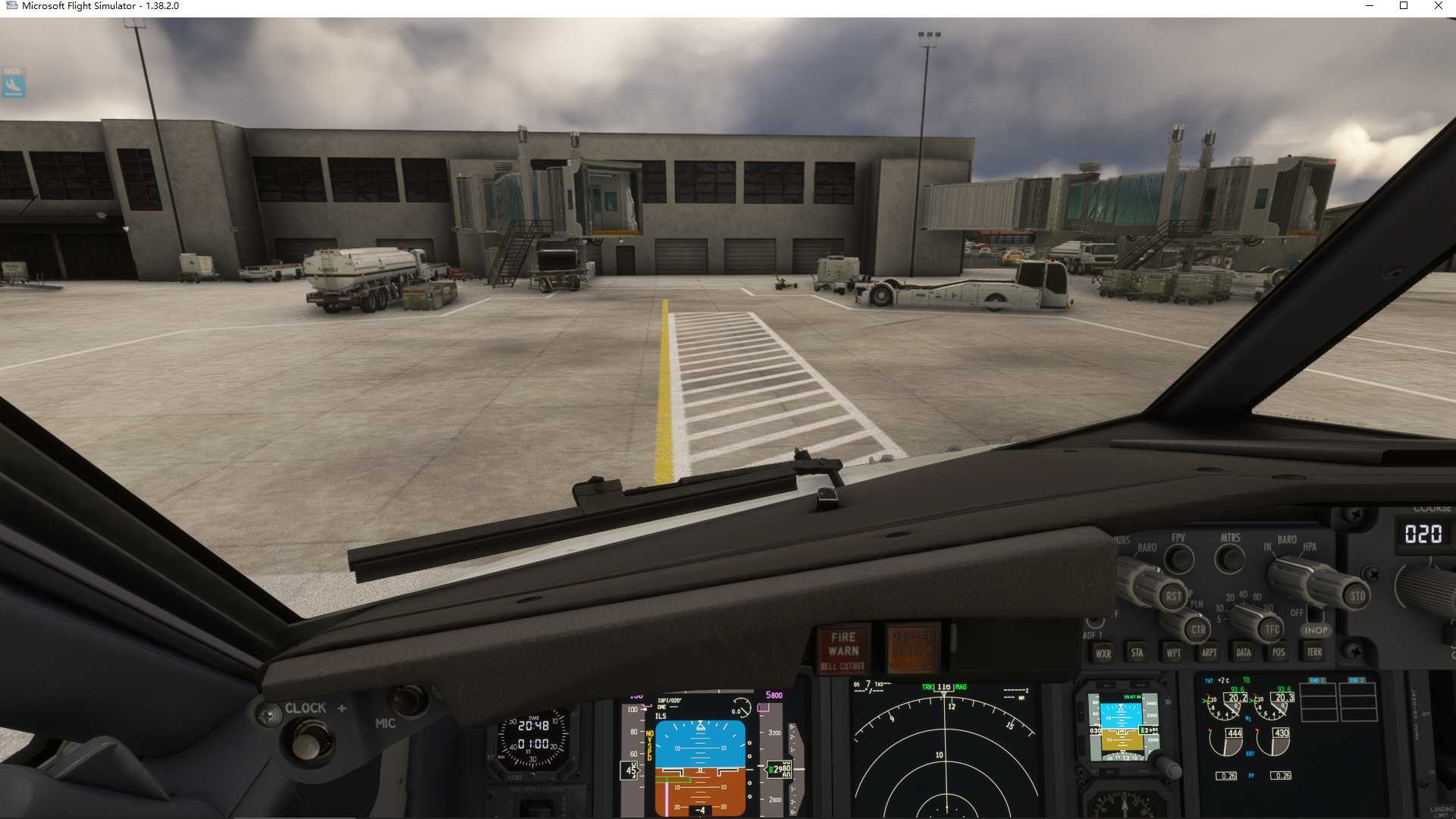This screenshot has height=819, width=1456.
Task: Maximize the Flight Simulator window
Action: (1404, 6)
